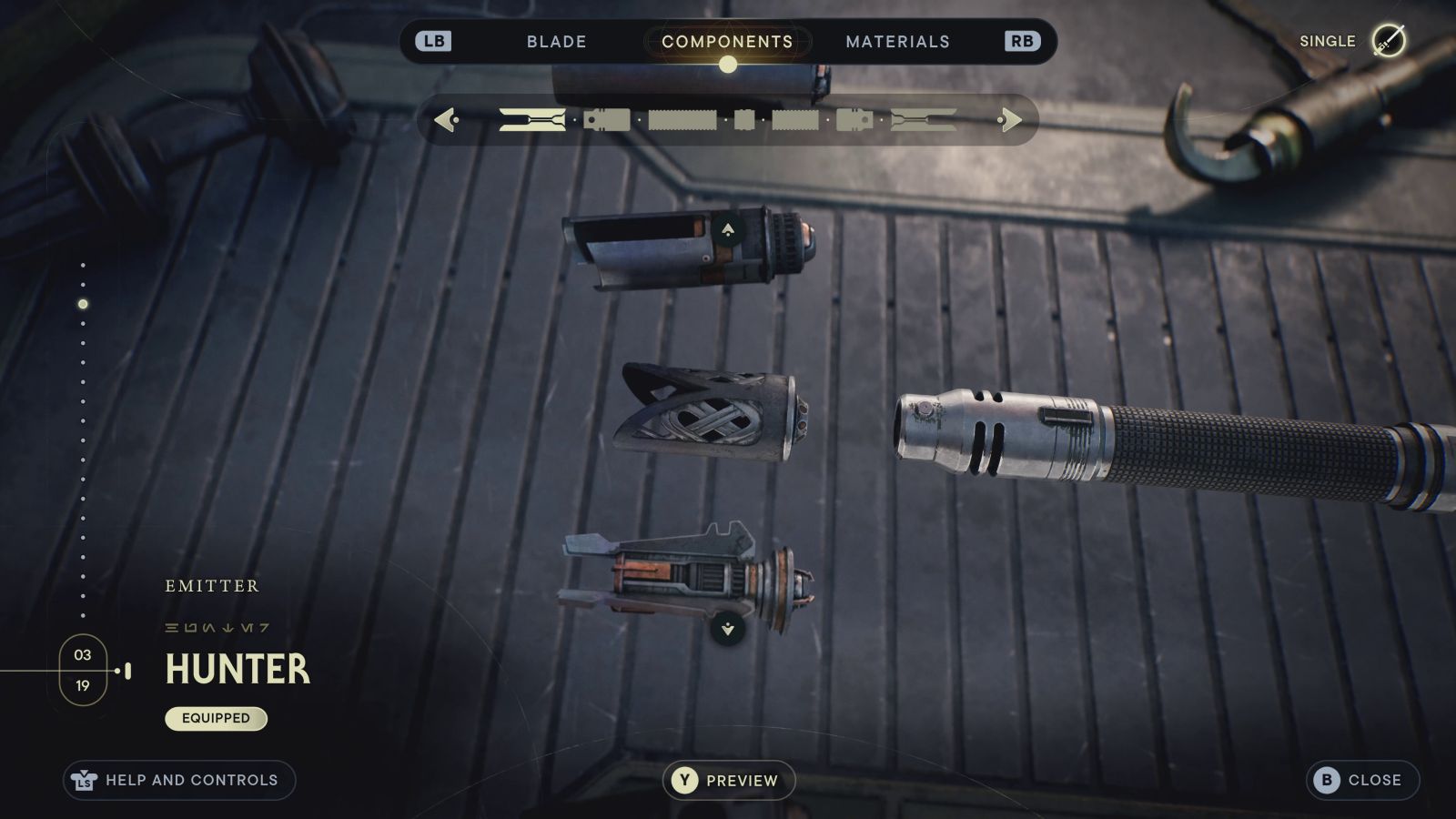Screen dimensions: 1456x819
Task: Click the right arrow of the component strip
Action: (1009, 119)
